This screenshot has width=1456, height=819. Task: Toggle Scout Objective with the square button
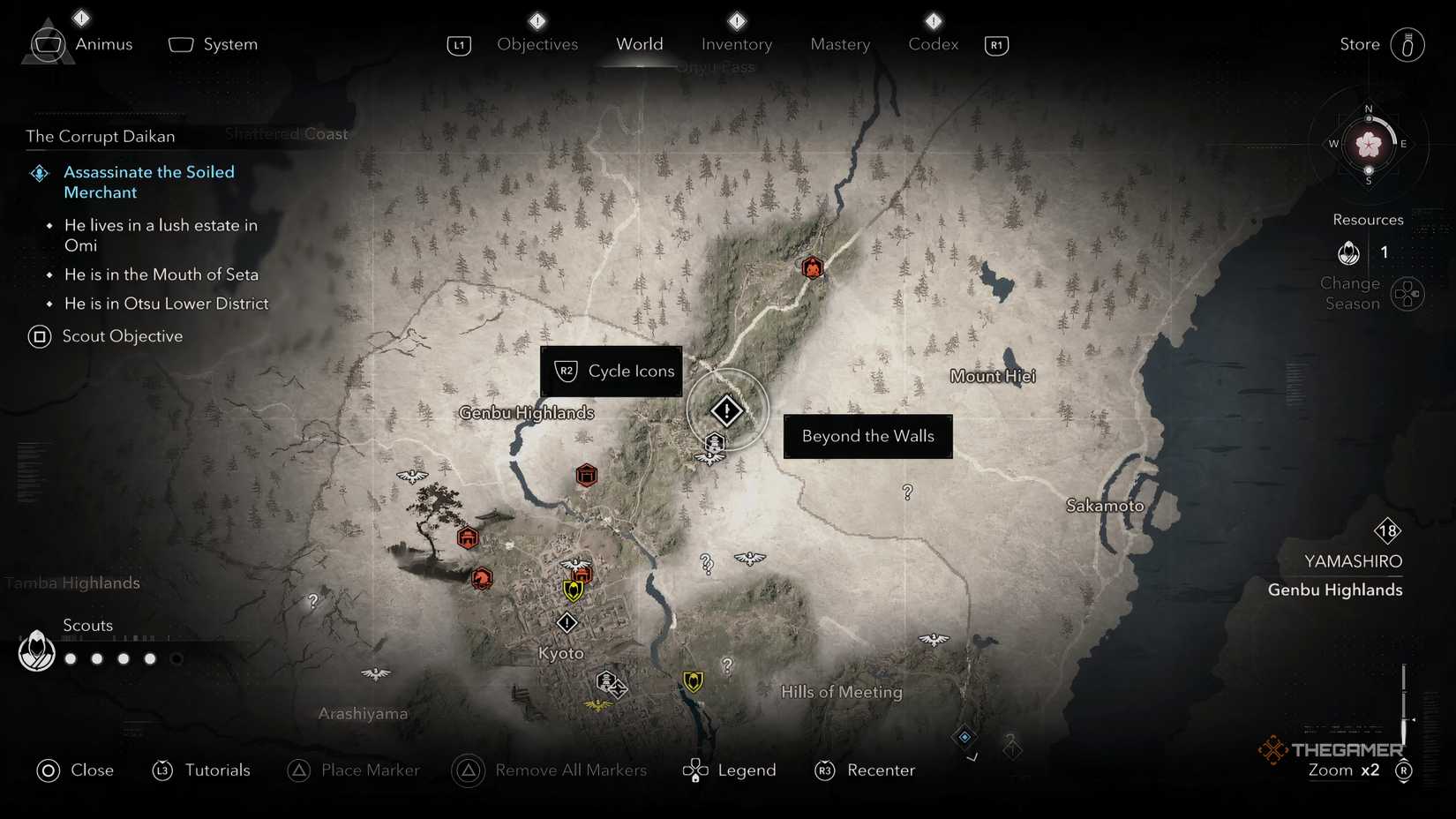[x=39, y=336]
